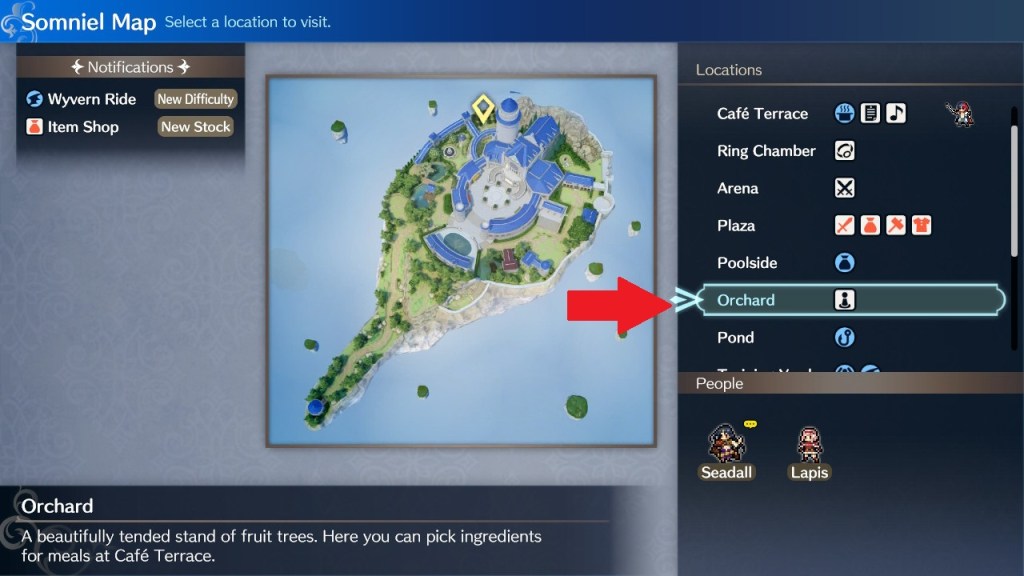Viewport: 1024px width, 576px height.
Task: Select Café Terrace from the locations list
Action: [x=762, y=114]
